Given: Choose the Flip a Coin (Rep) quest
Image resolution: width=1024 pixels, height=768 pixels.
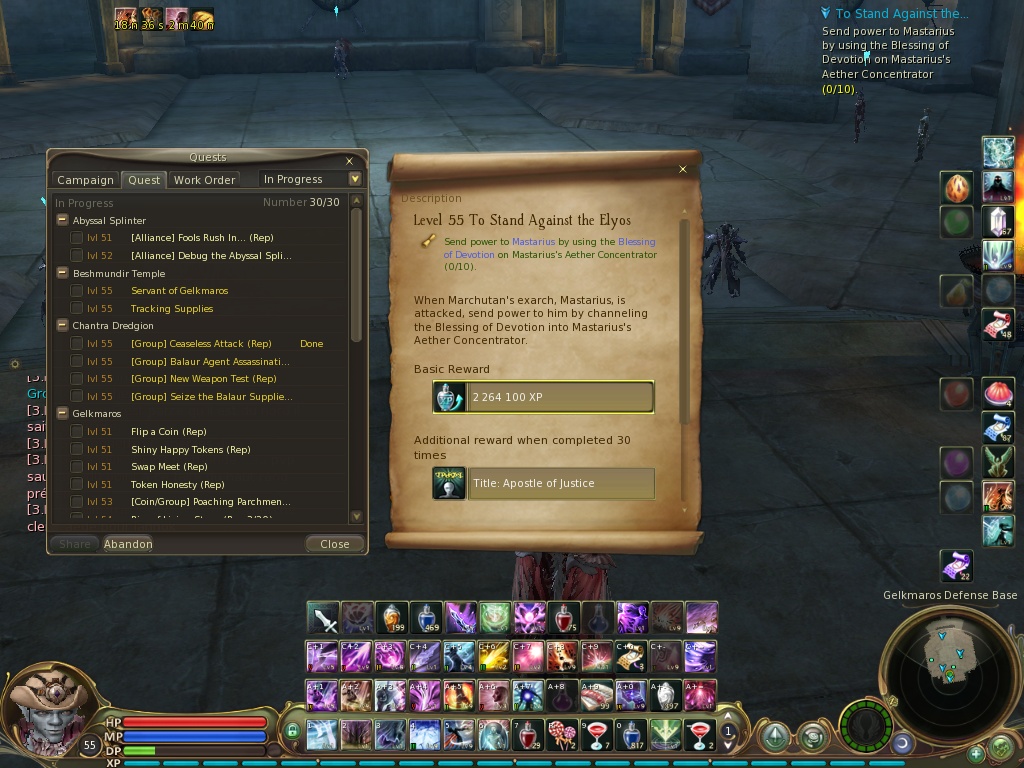Looking at the screenshot, I should pos(168,432).
